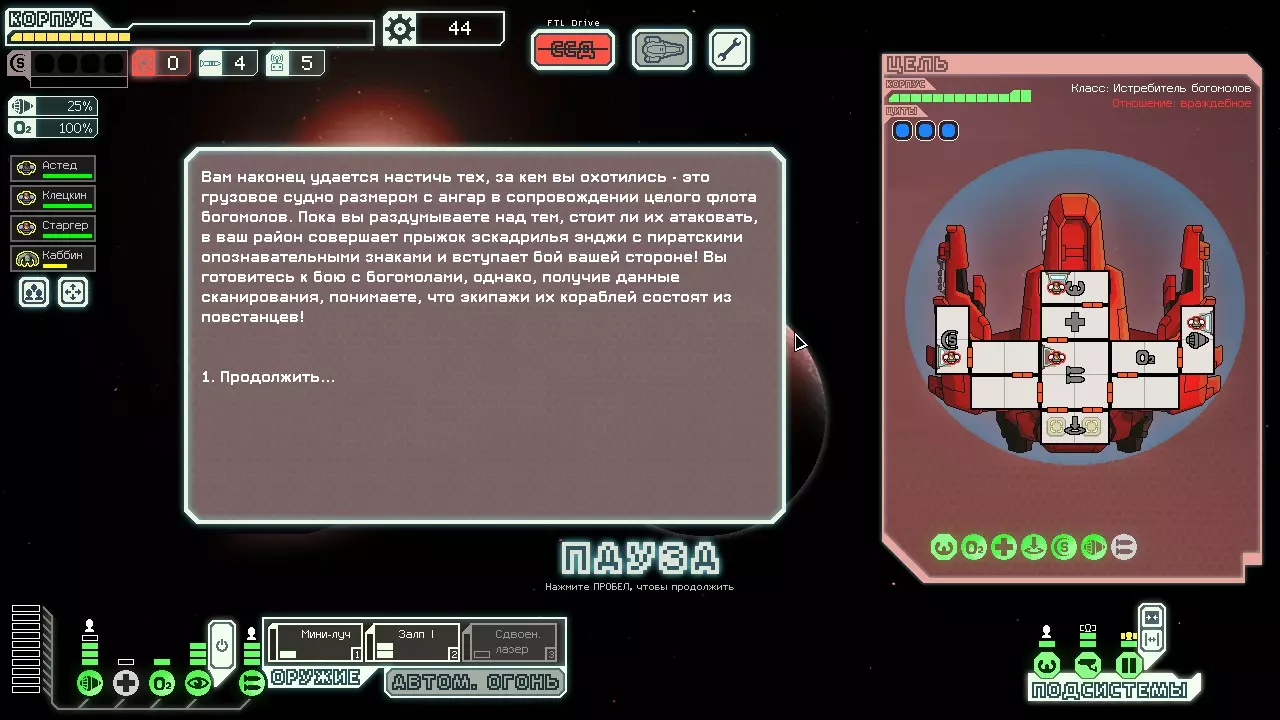Click the O2 oxygen system icon

(x=162, y=683)
